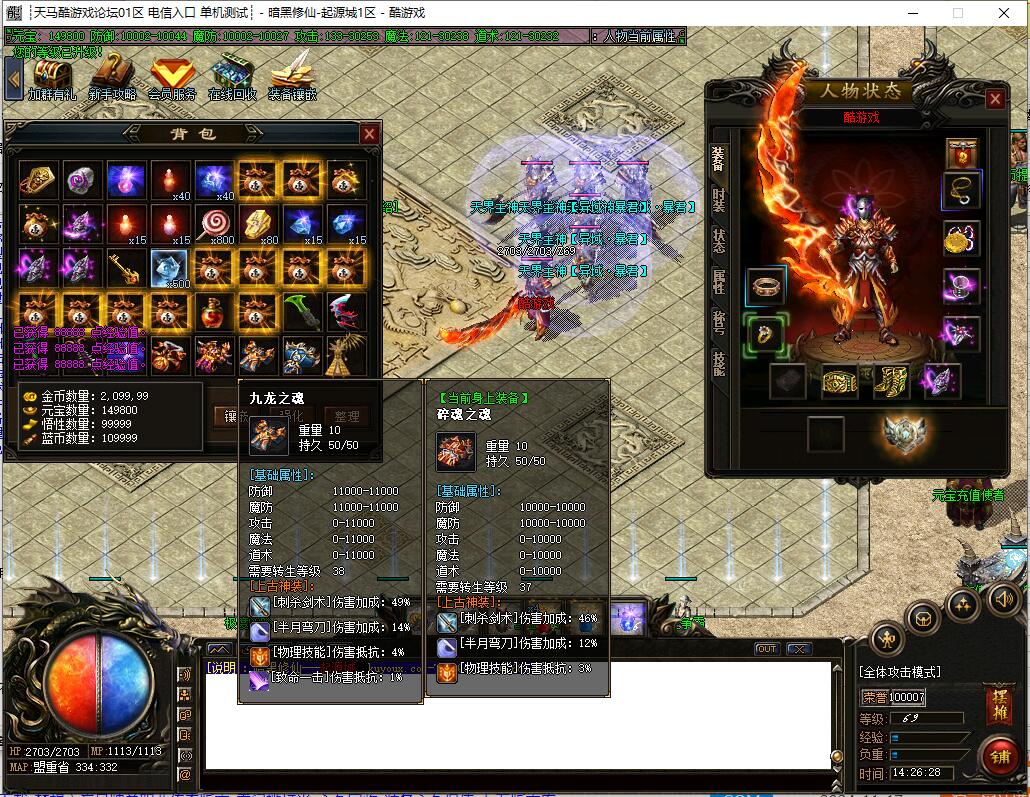1030x797 pixels.
Task: Open 会员服务 member services
Action: tap(172, 77)
